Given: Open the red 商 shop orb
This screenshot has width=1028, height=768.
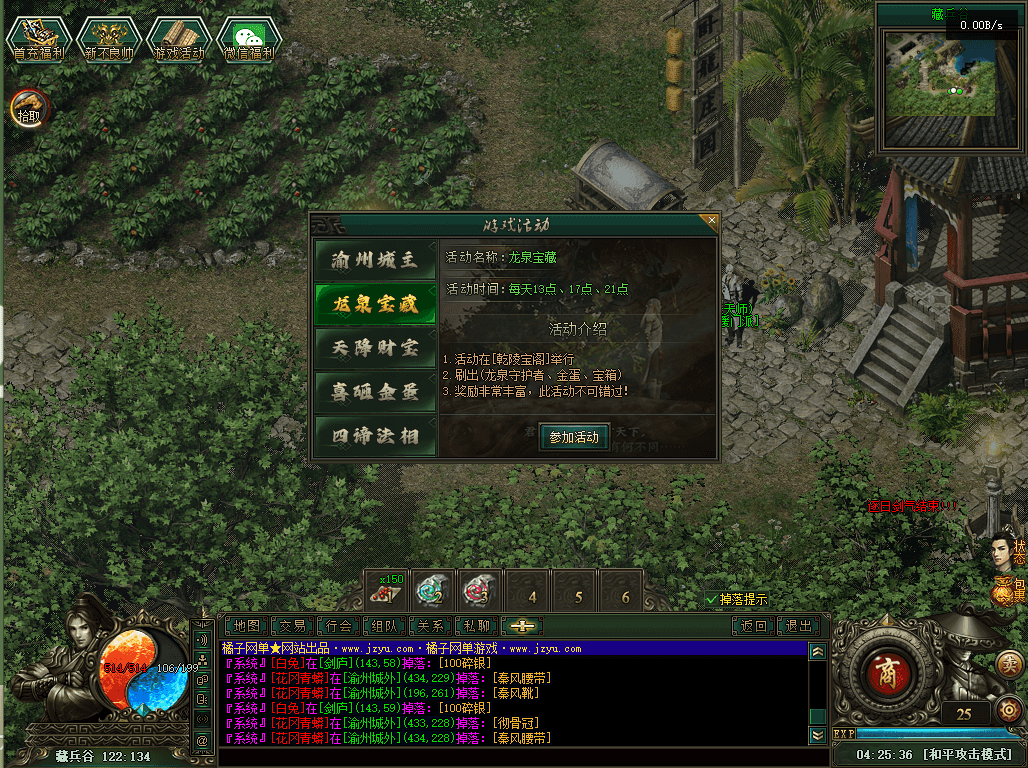Looking at the screenshot, I should click(x=883, y=669).
